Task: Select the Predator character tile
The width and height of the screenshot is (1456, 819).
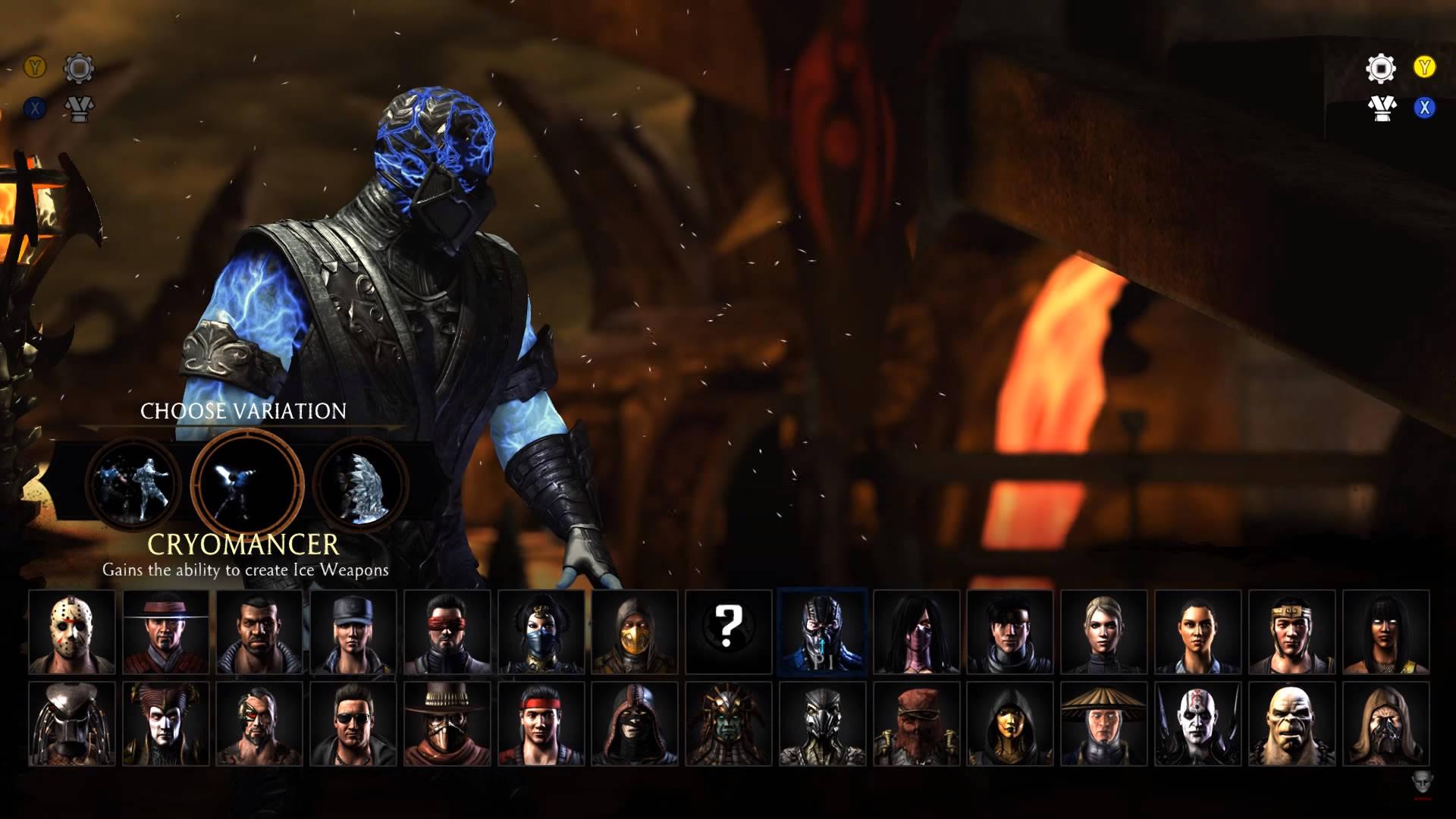Action: click(x=72, y=723)
